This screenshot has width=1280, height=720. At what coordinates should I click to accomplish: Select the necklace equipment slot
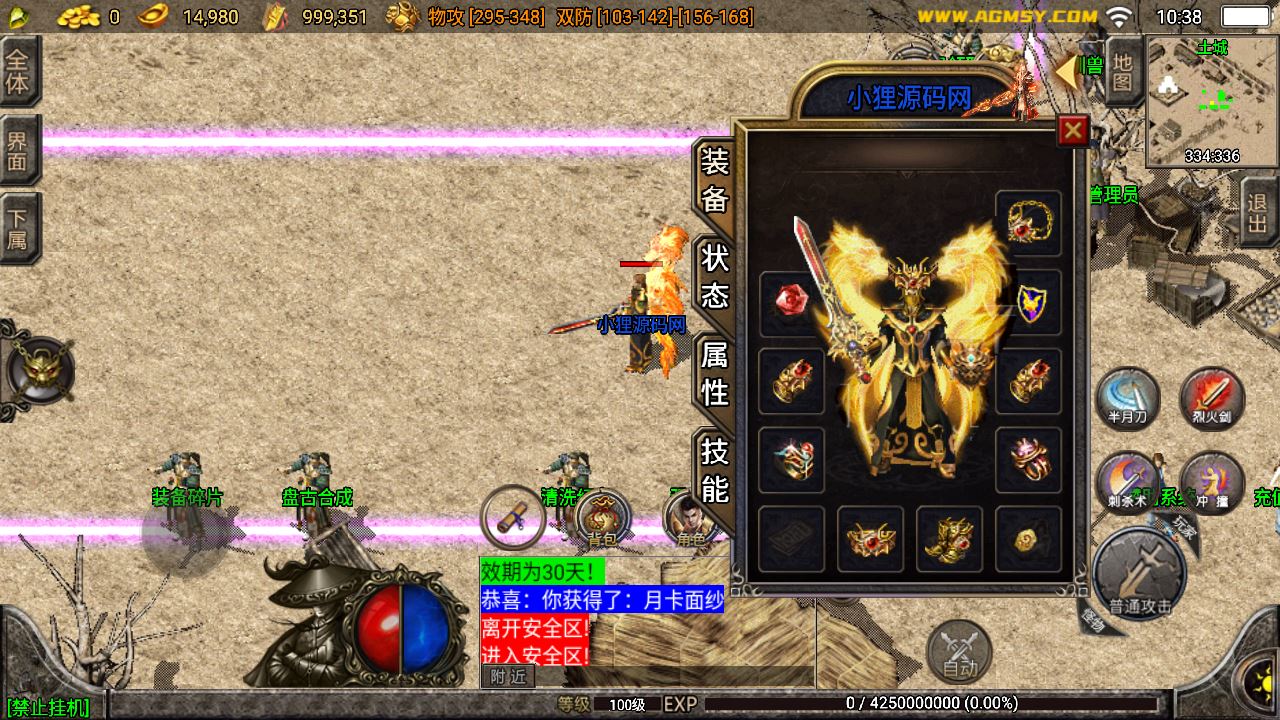(x=1028, y=223)
